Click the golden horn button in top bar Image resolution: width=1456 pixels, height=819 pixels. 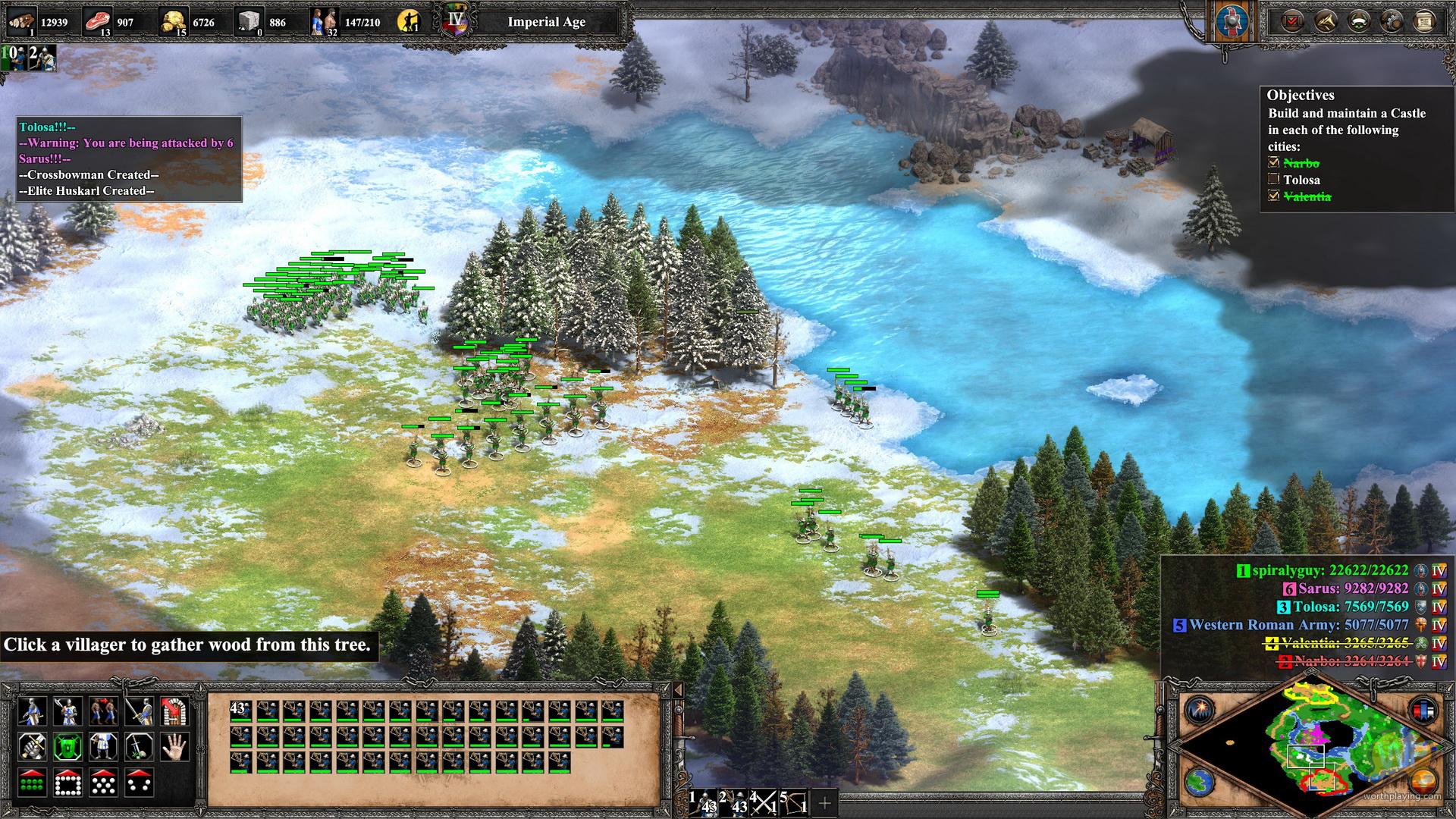1324,21
